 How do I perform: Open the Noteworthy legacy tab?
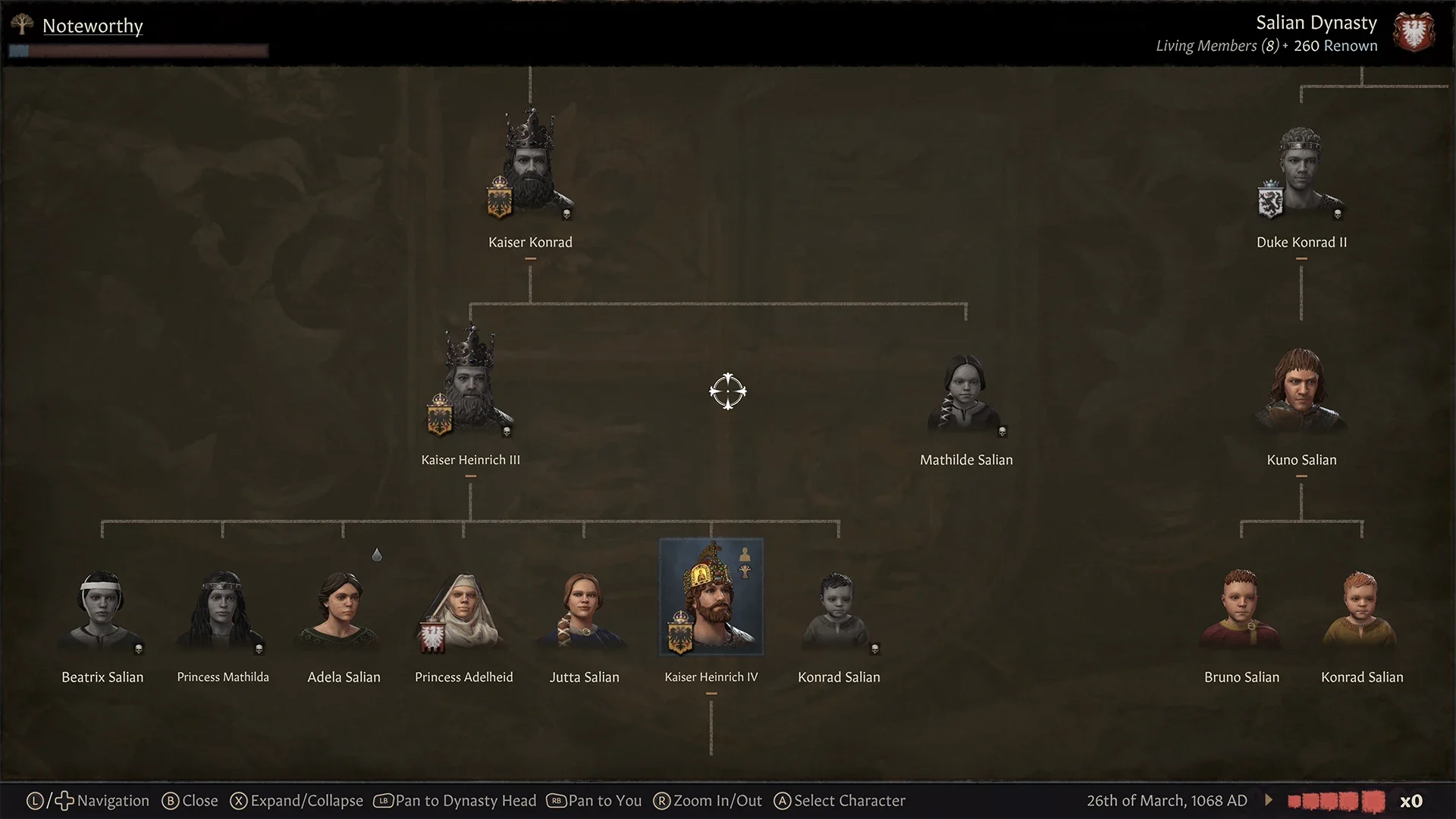click(x=93, y=25)
